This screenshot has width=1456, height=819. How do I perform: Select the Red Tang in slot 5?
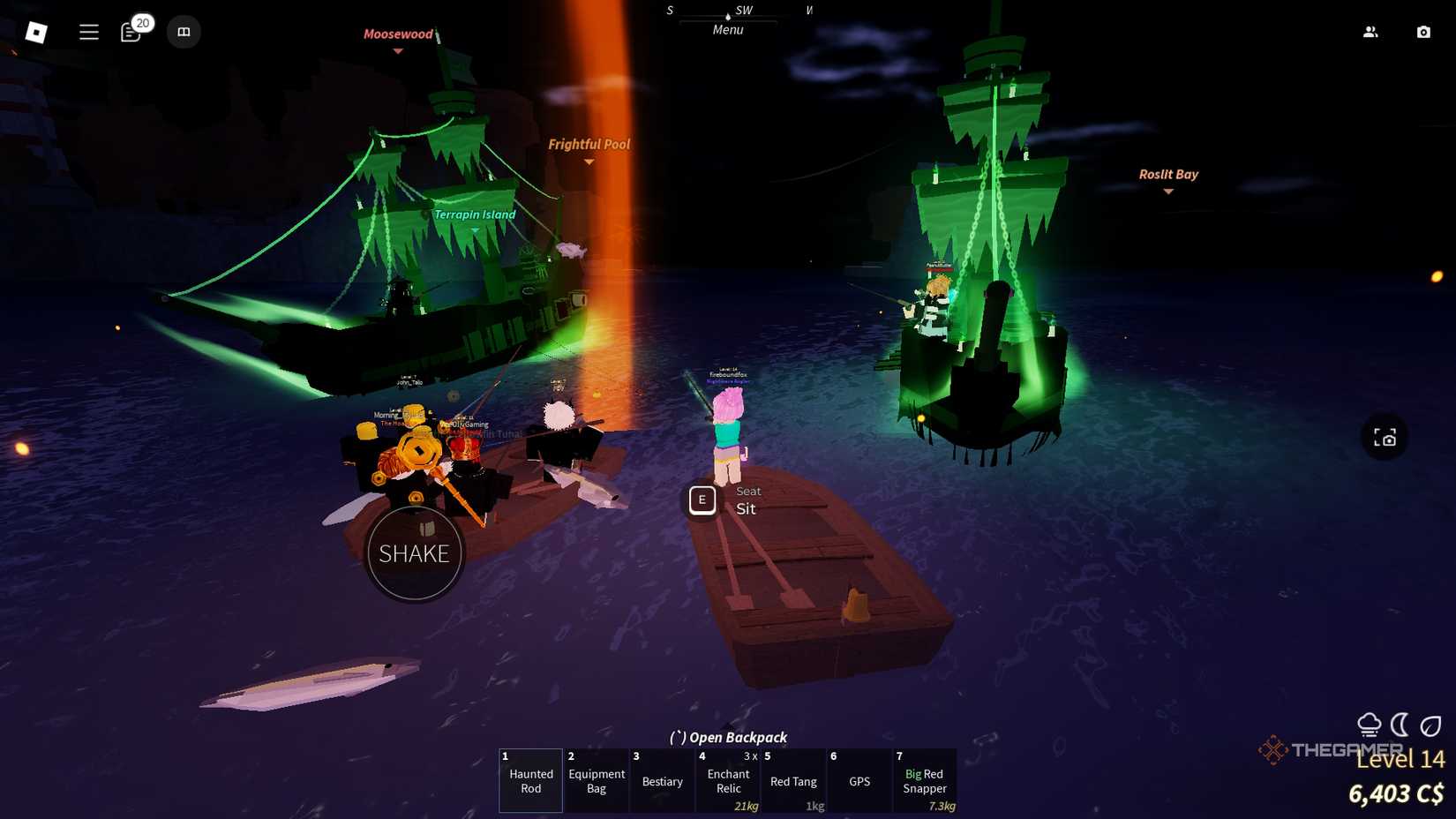tap(792, 781)
